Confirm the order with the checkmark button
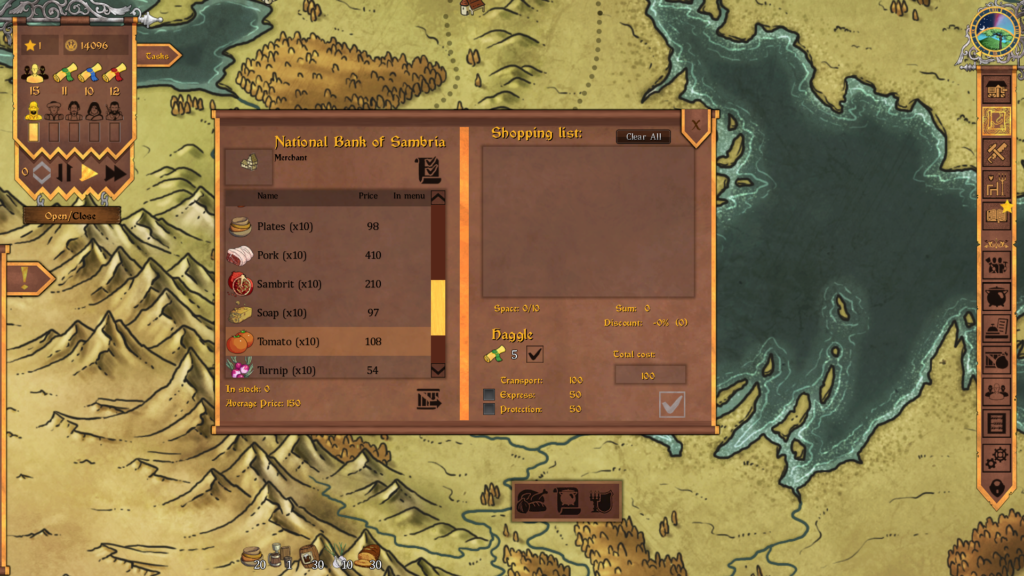 672,404
